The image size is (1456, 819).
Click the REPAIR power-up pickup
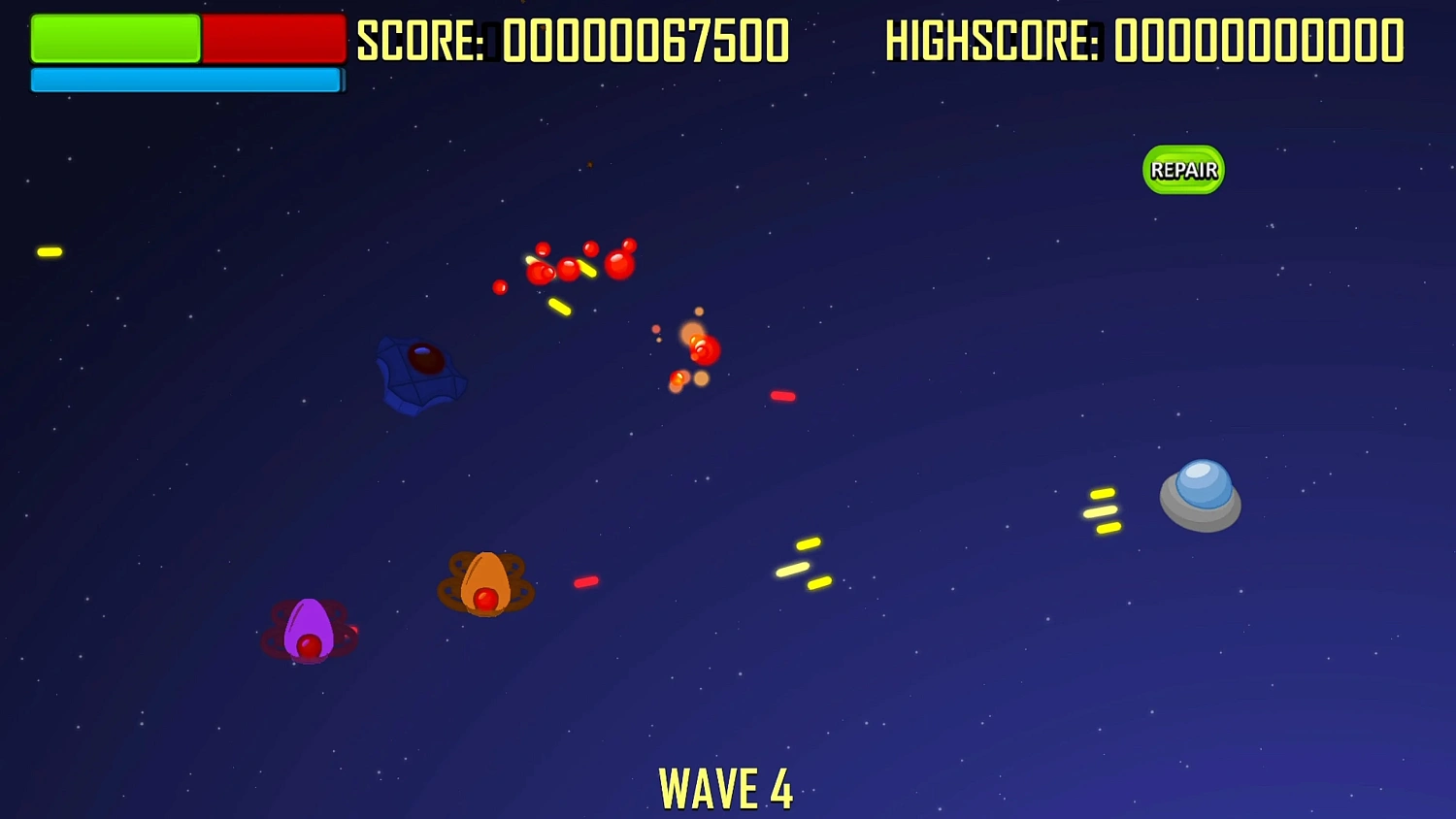click(1182, 170)
